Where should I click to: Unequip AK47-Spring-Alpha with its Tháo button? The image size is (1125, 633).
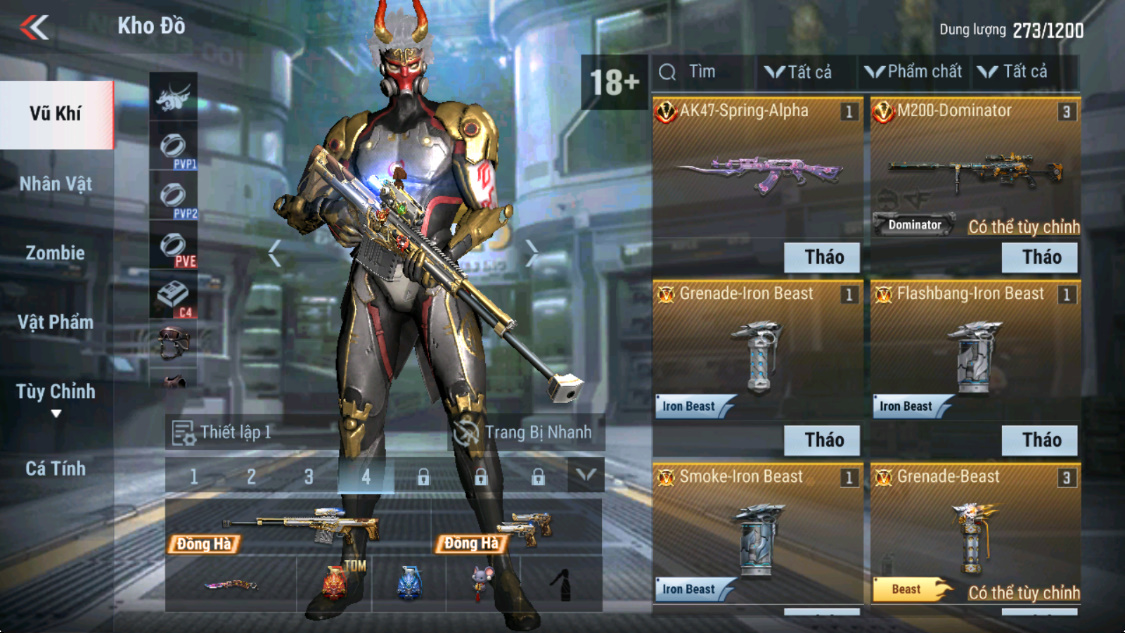[824, 257]
